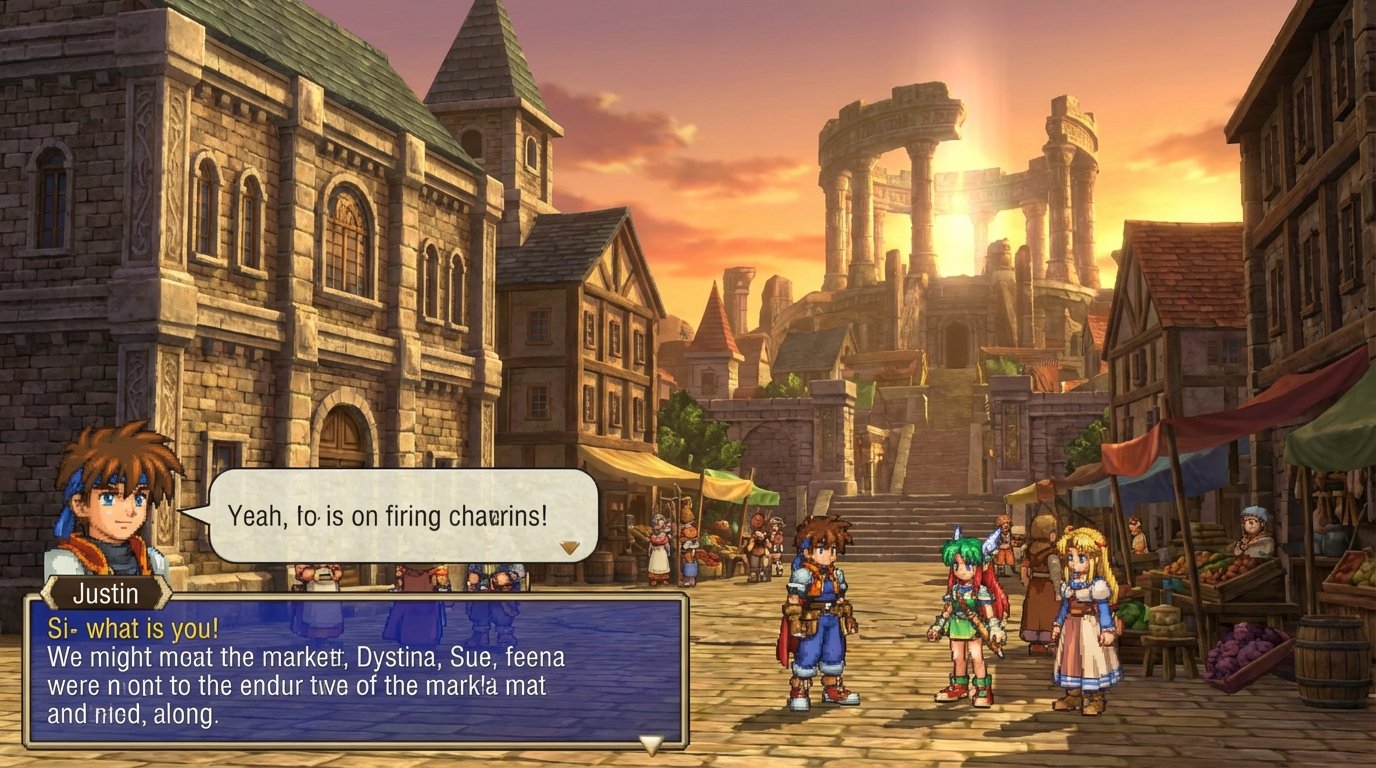The image size is (1376, 768).
Task: Select the round cheese wheel on the stool
Action: pyautogui.click(x=1165, y=622)
